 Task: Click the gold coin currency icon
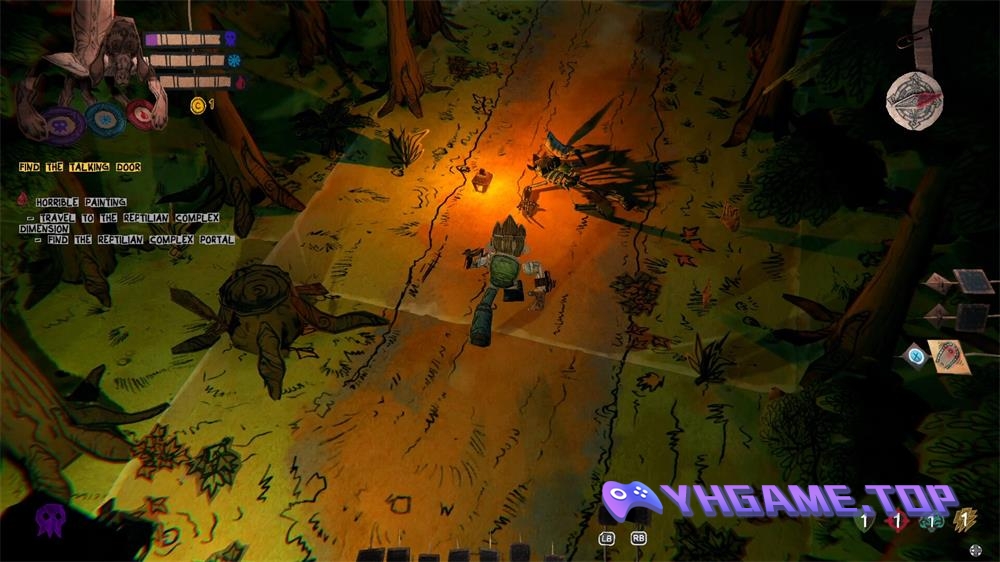(197, 103)
